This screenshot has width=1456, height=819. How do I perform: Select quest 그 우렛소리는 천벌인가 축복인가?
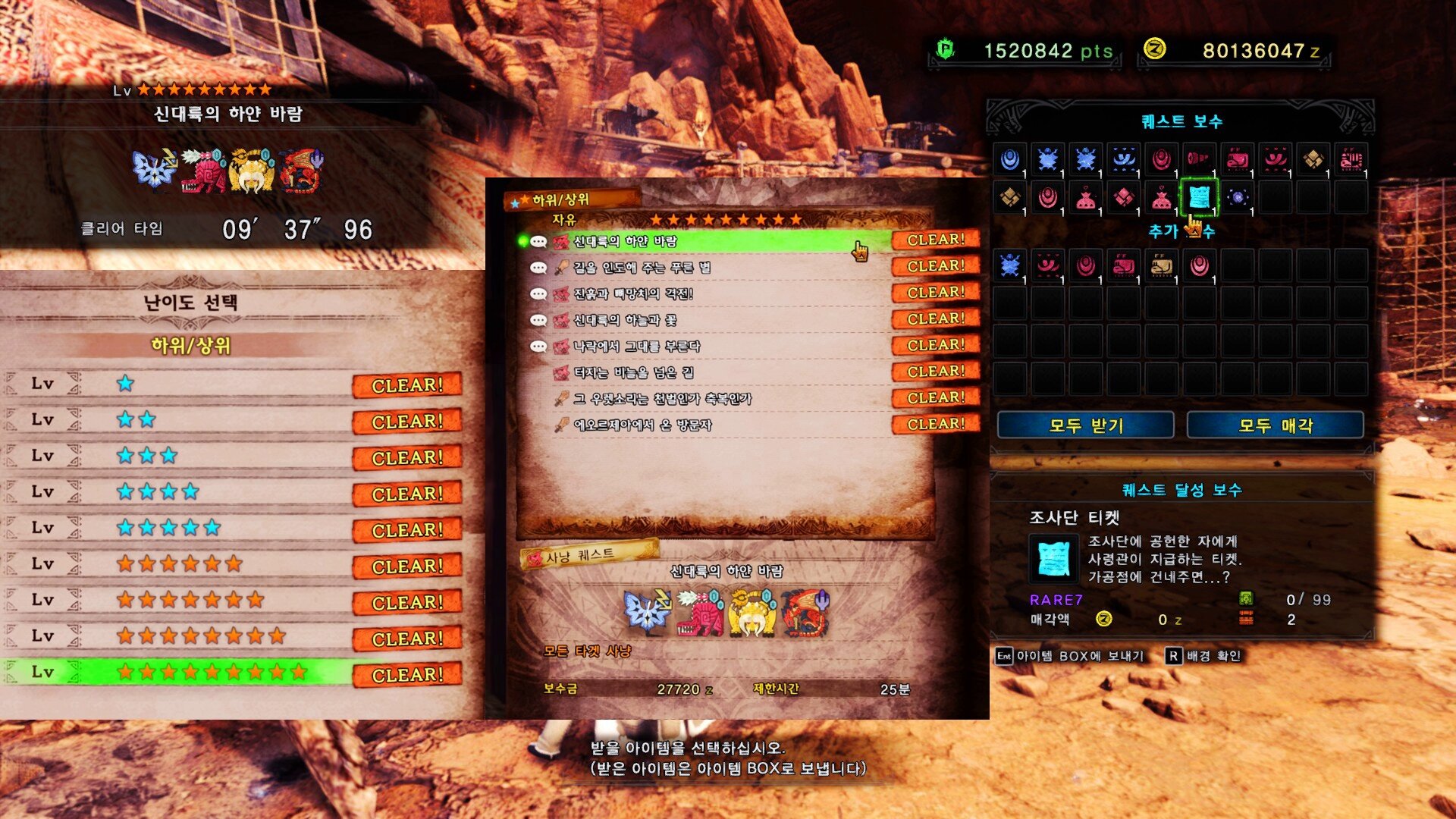pos(662,399)
